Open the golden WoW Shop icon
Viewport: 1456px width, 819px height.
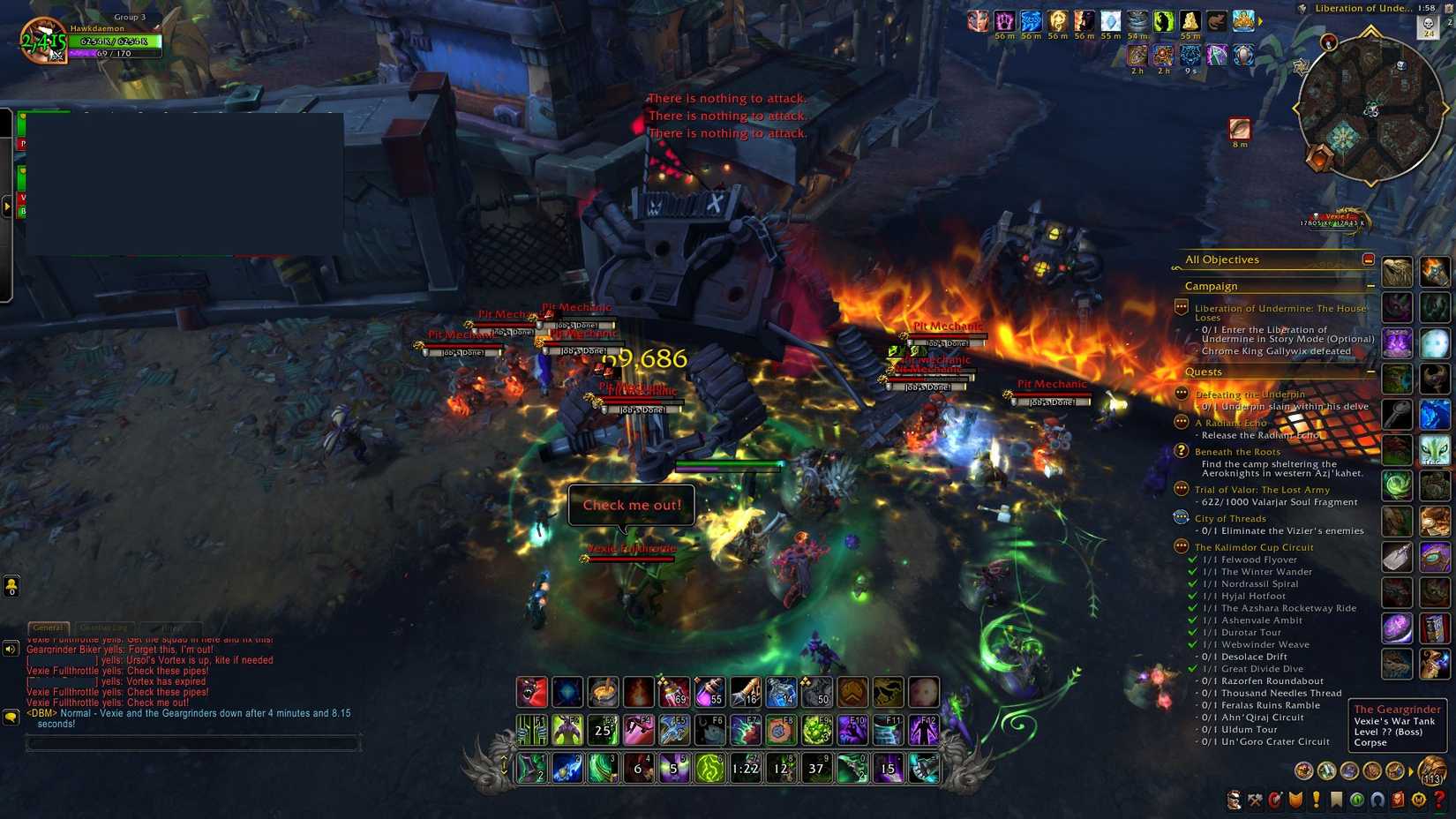pos(1418,801)
